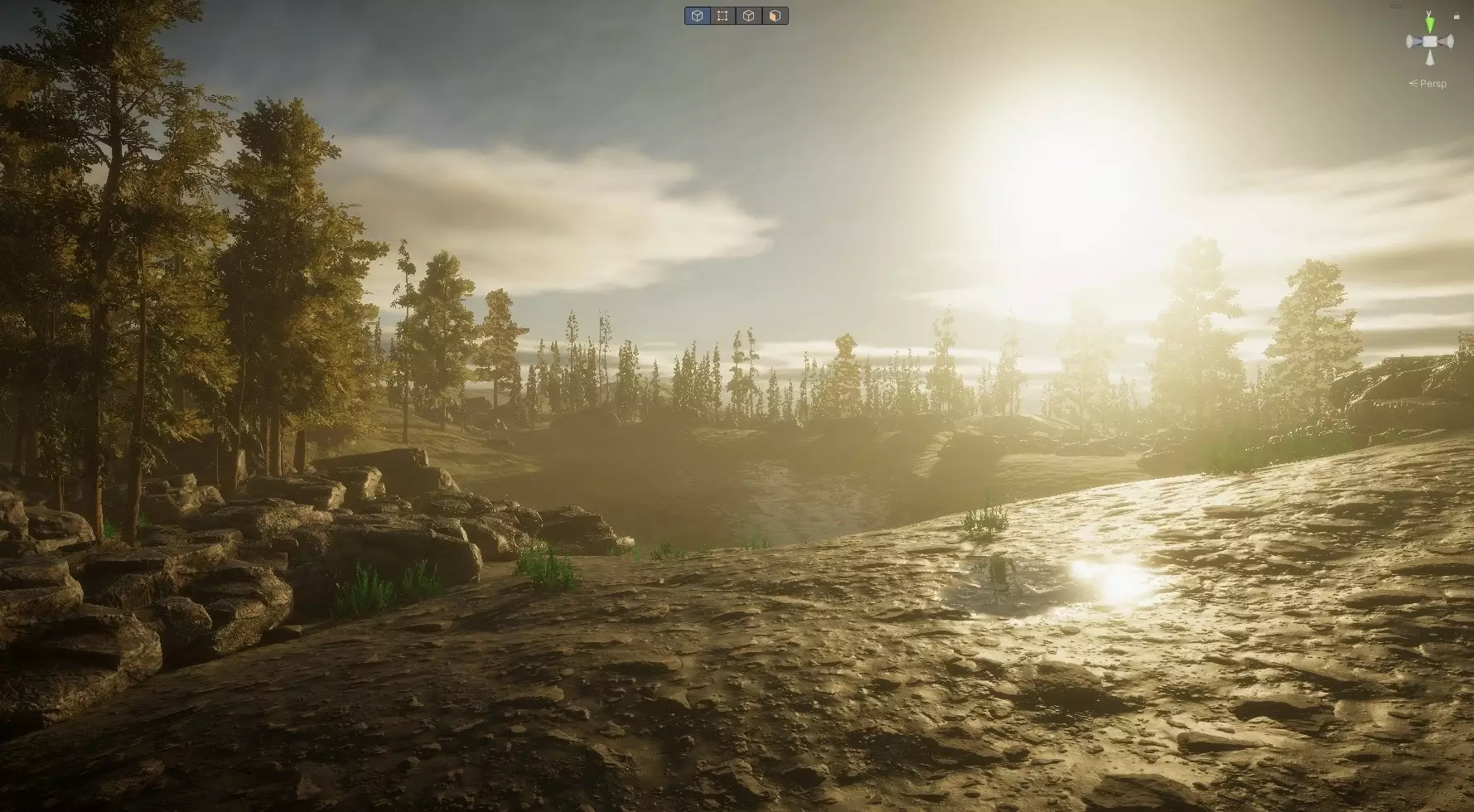Toggle off the active shaded view mode
The image size is (1474, 812).
coord(698,16)
